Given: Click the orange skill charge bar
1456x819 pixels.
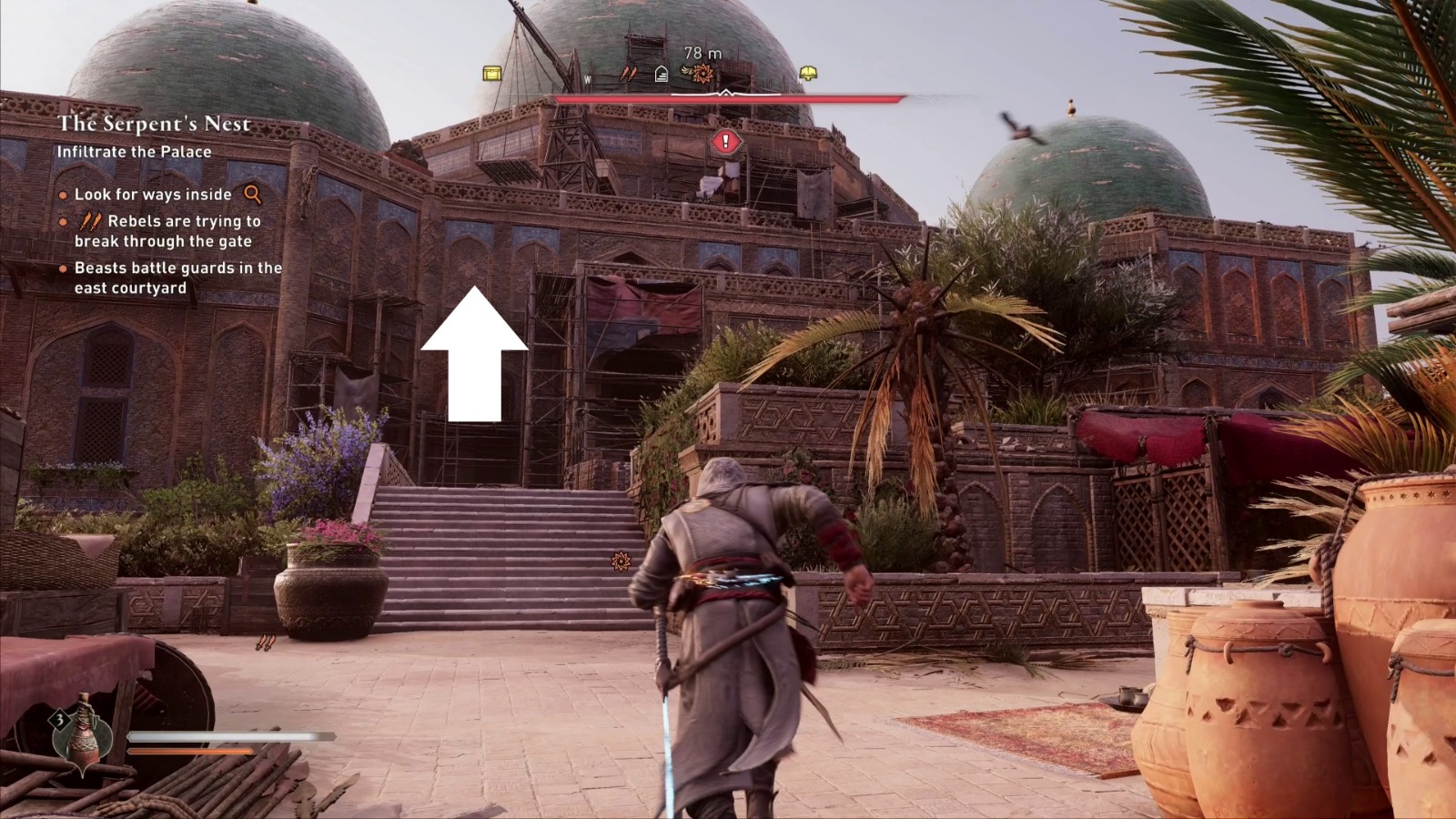Looking at the screenshot, I should point(191,752).
